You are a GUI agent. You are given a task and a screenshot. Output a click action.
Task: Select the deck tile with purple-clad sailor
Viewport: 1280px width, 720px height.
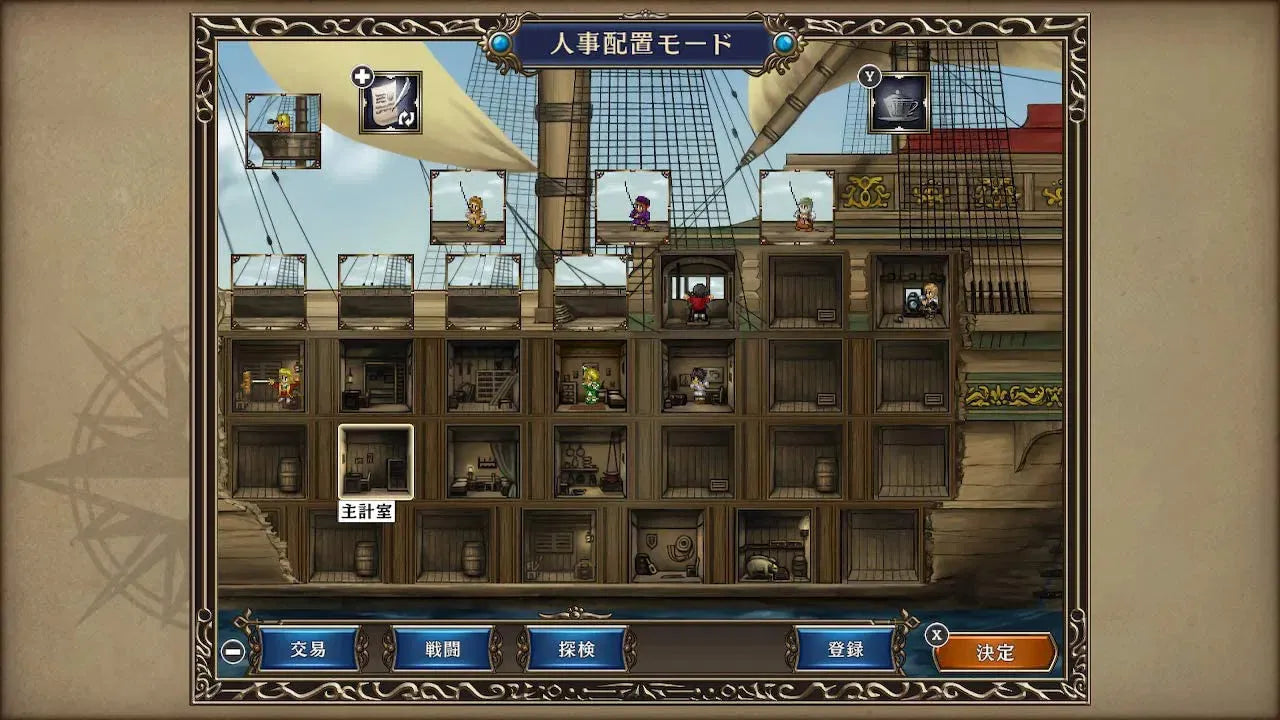[x=632, y=207]
